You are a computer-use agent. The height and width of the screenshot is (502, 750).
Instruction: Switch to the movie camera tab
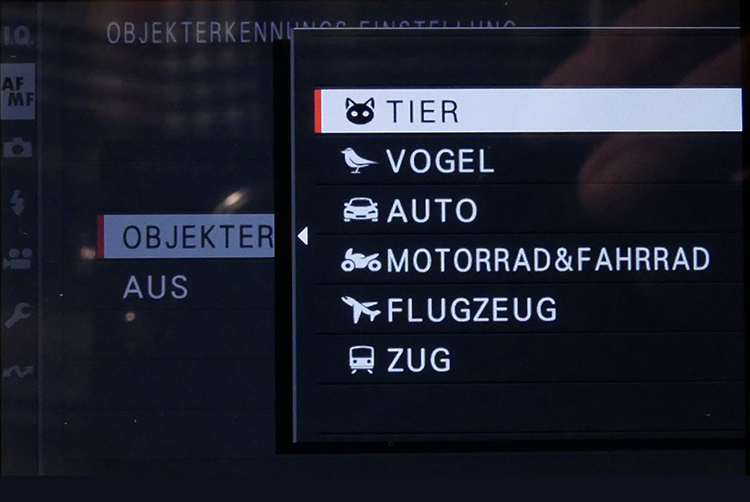[x=17, y=258]
